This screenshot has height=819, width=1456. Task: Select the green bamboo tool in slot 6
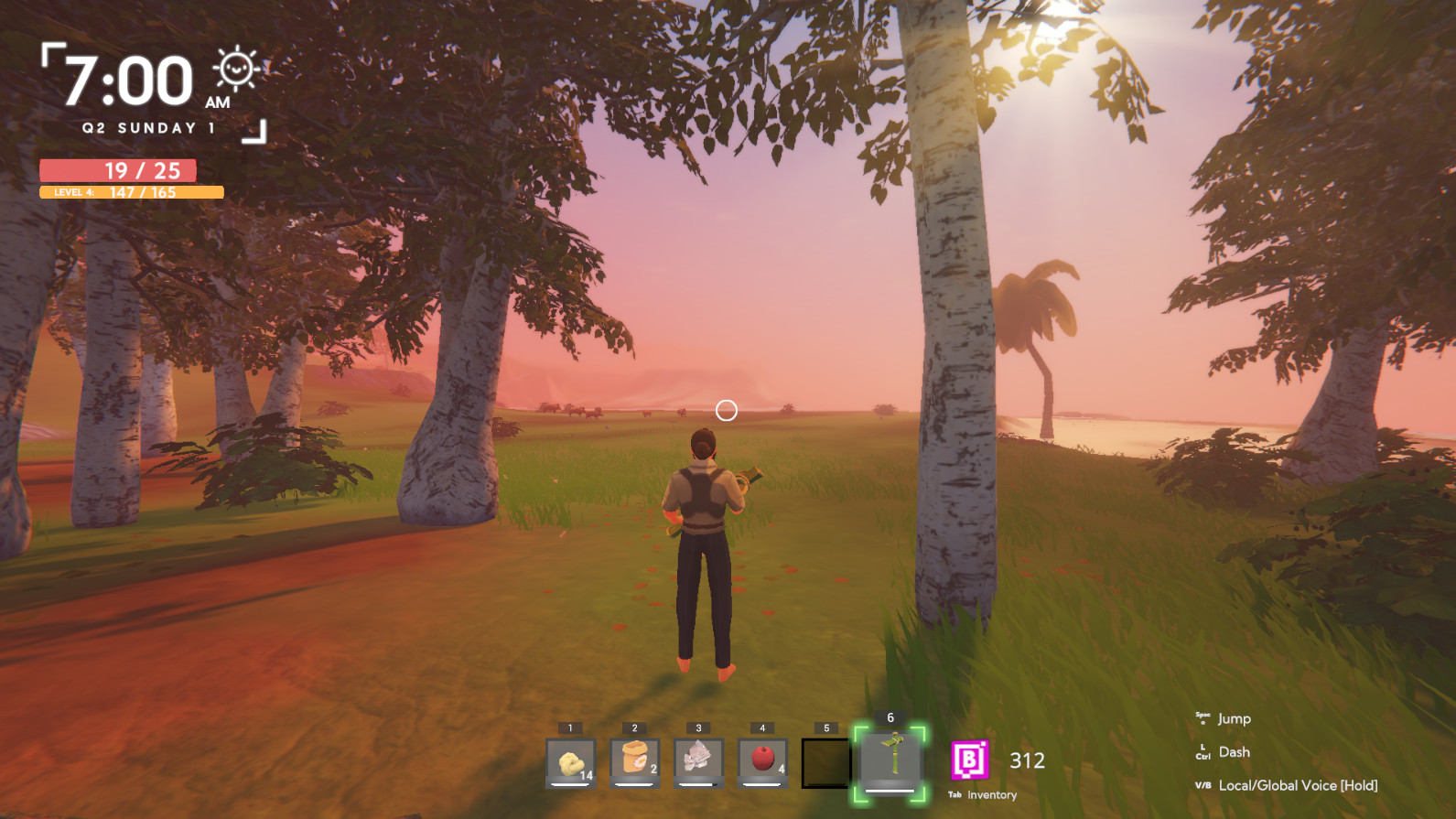(x=890, y=761)
